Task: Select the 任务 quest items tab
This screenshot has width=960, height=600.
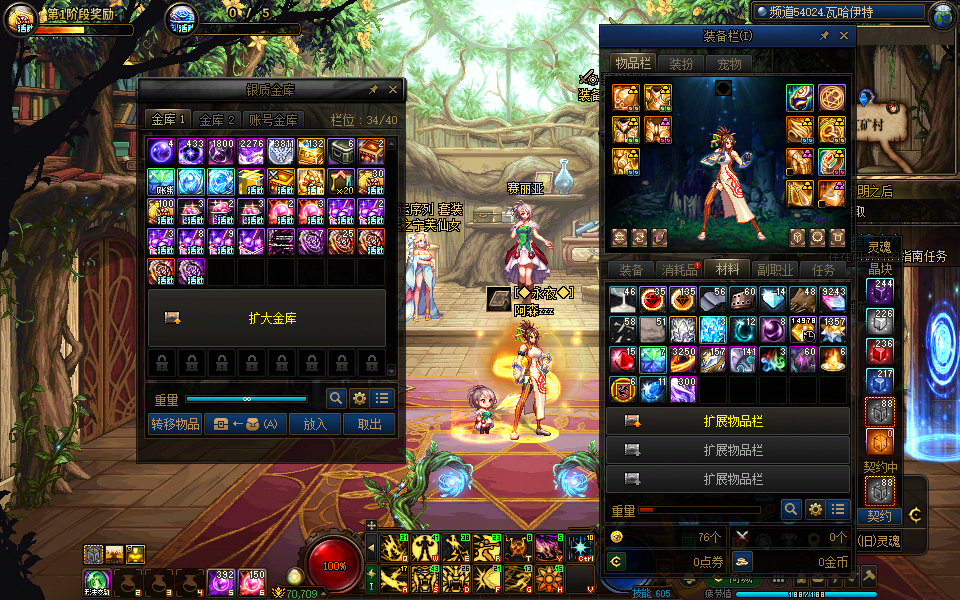Action: (823, 270)
